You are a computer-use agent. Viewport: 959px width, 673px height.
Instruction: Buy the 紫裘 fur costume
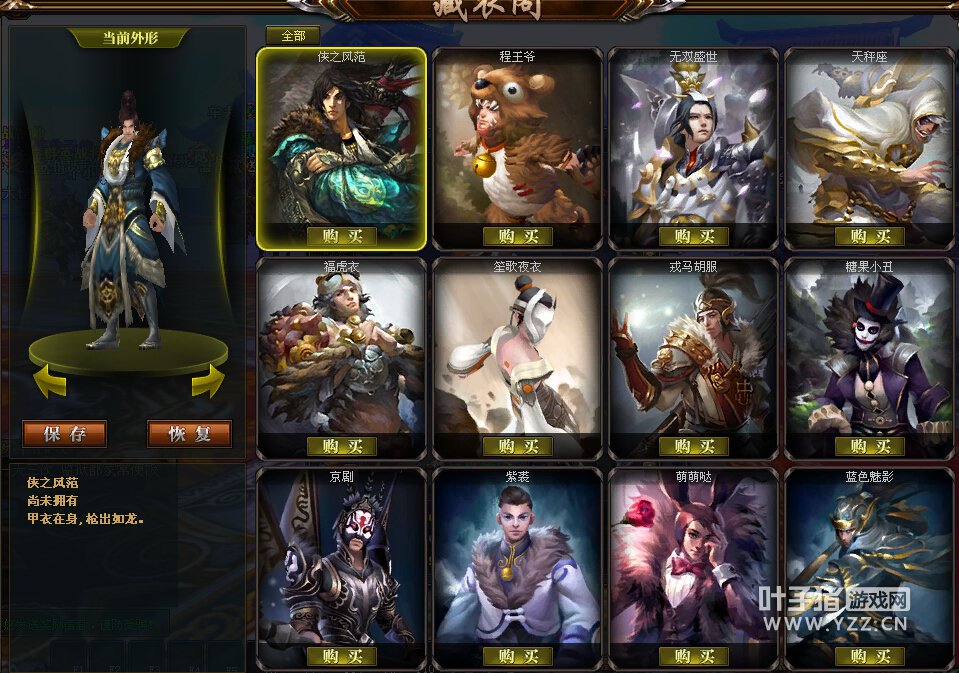[x=518, y=656]
